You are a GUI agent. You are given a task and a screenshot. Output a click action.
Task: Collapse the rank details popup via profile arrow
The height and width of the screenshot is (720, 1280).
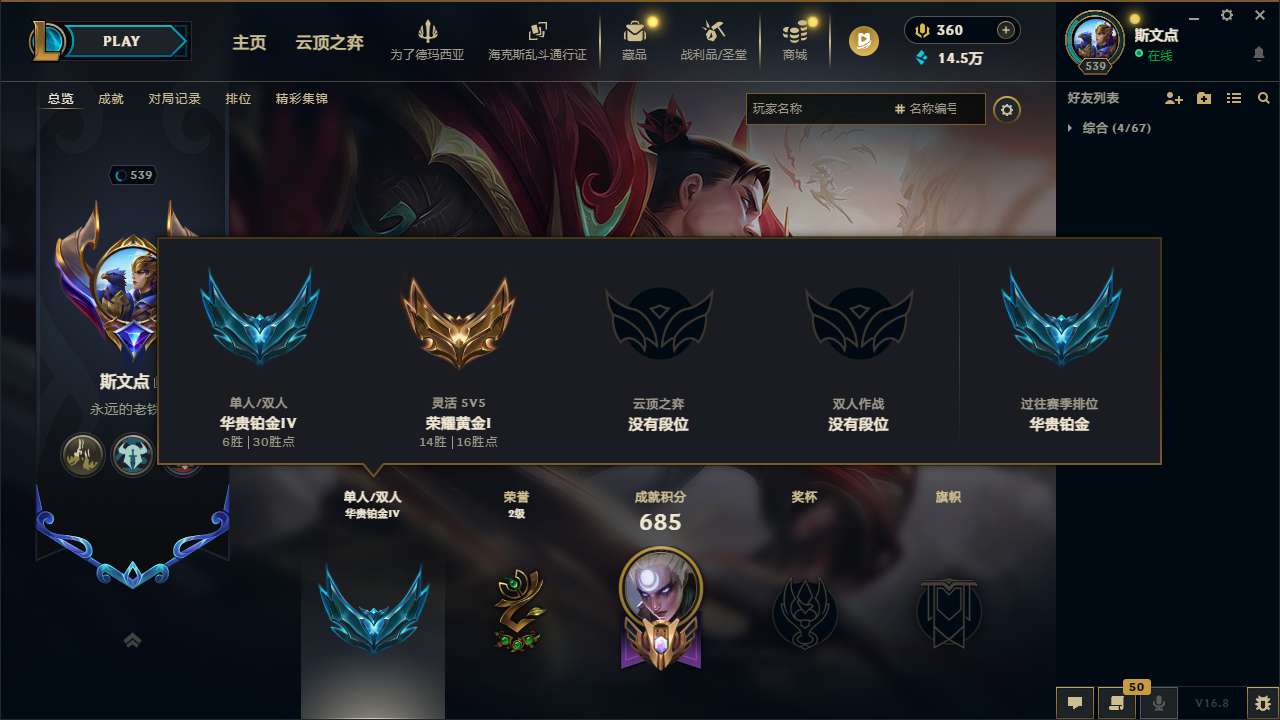click(132, 639)
